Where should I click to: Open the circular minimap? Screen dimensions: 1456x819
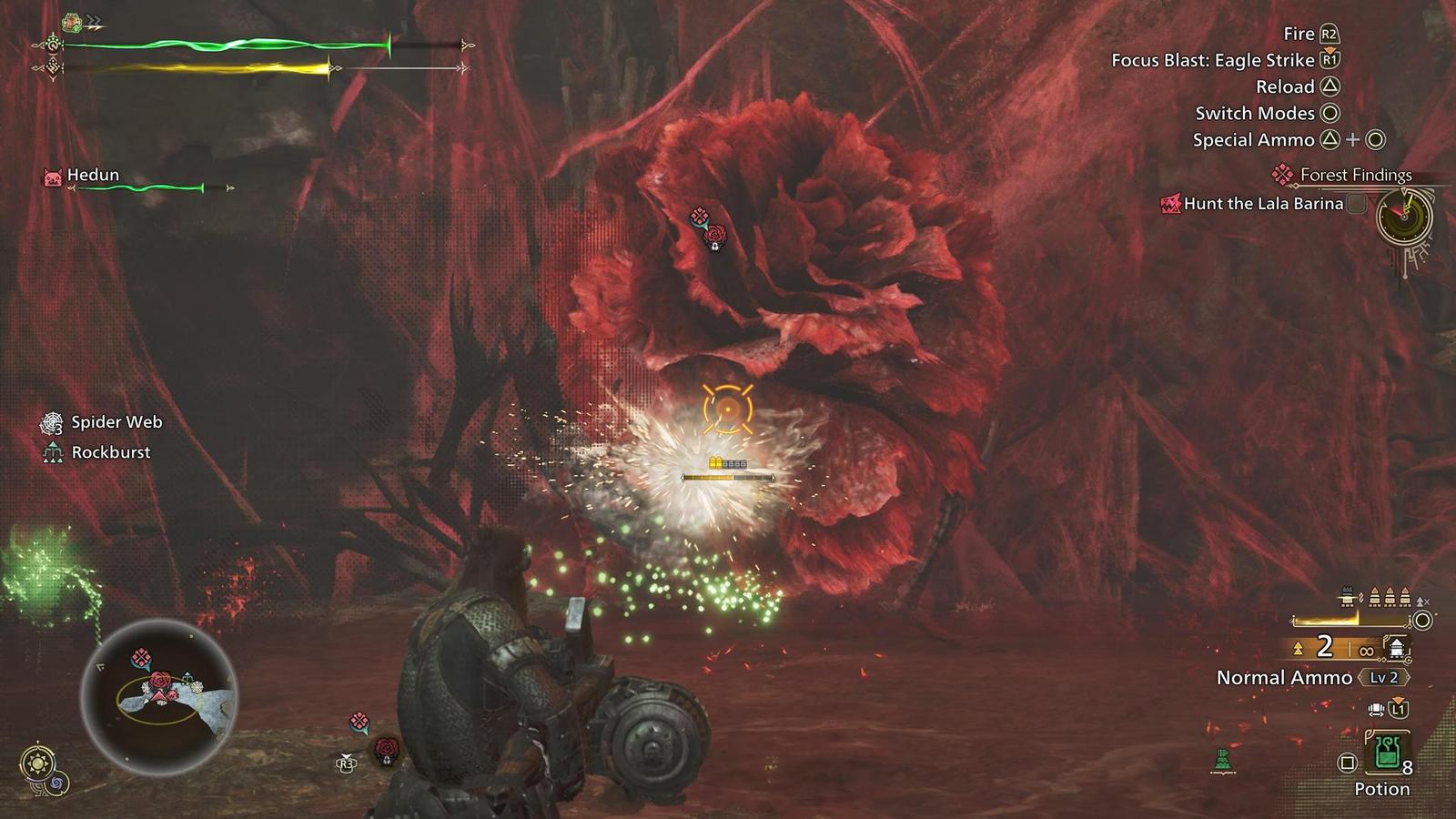click(x=159, y=696)
